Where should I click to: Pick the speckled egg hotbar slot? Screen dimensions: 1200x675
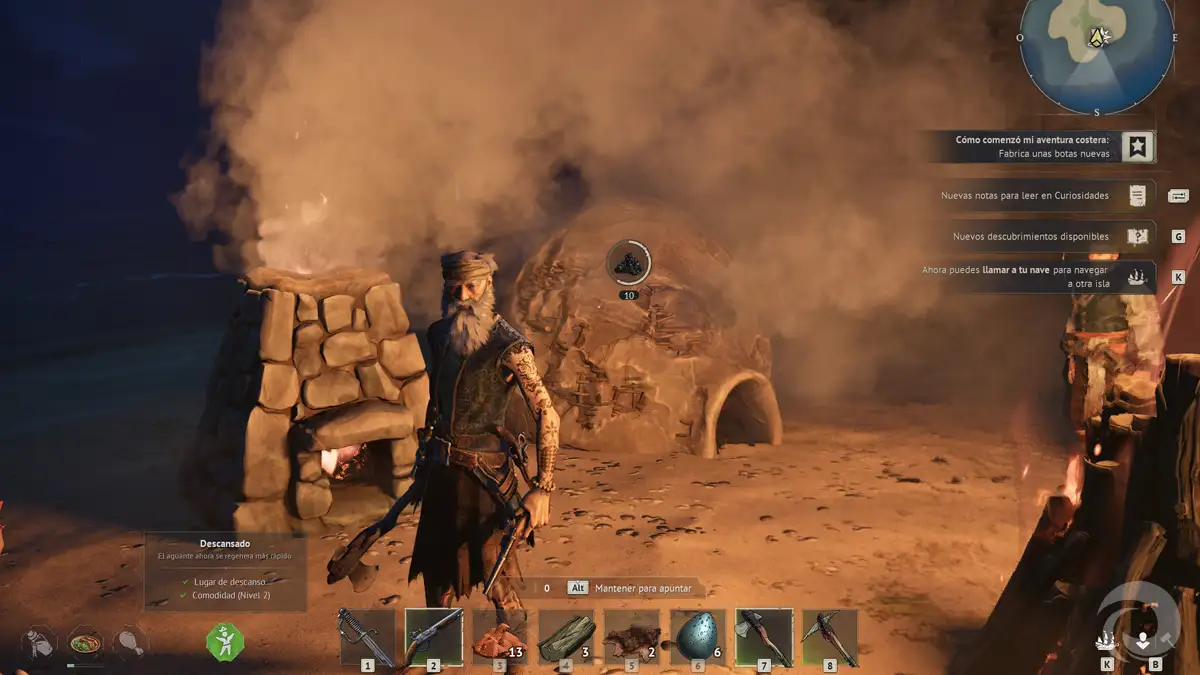tap(697, 637)
